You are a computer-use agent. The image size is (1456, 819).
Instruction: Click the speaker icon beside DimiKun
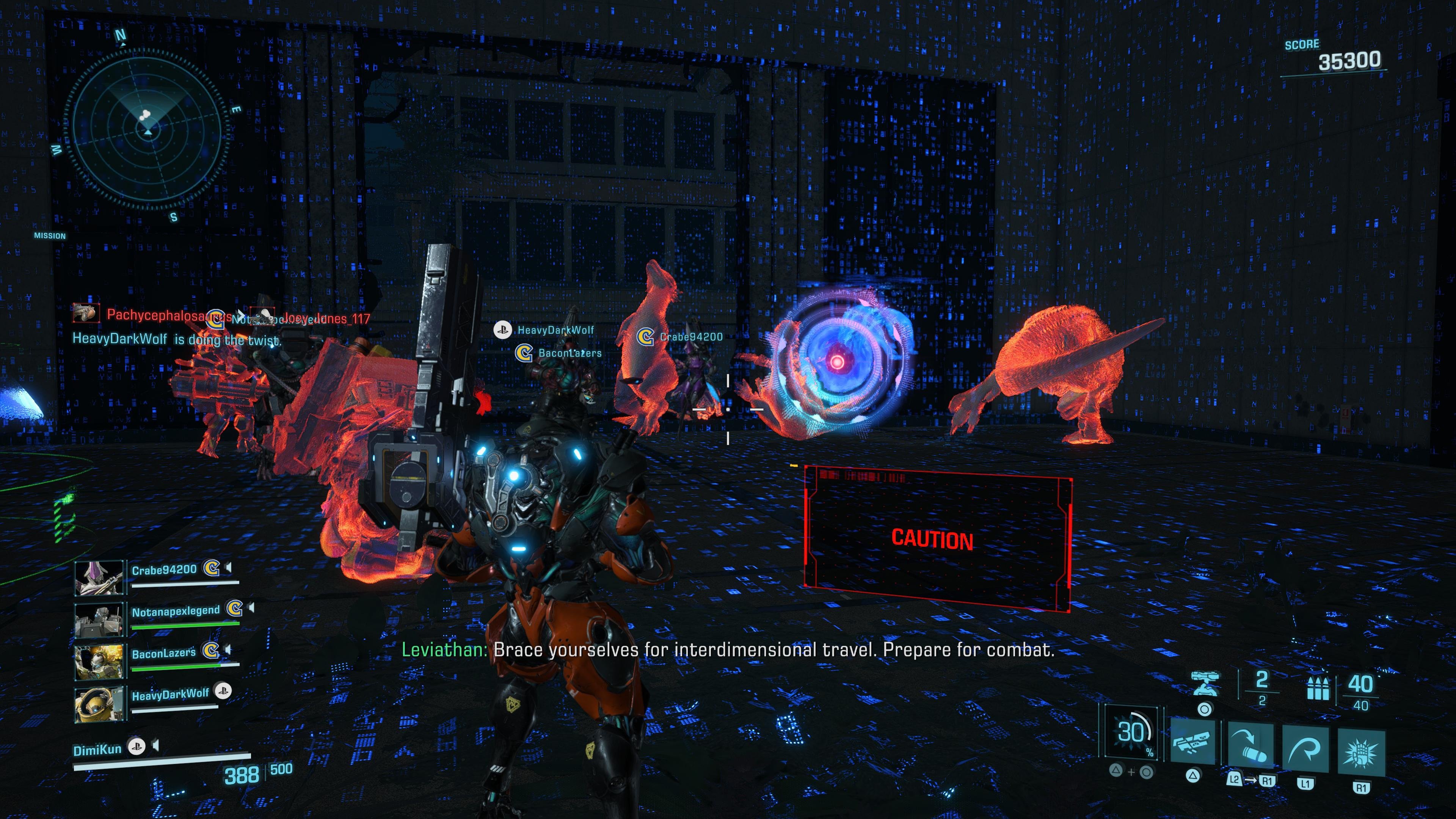[155, 746]
